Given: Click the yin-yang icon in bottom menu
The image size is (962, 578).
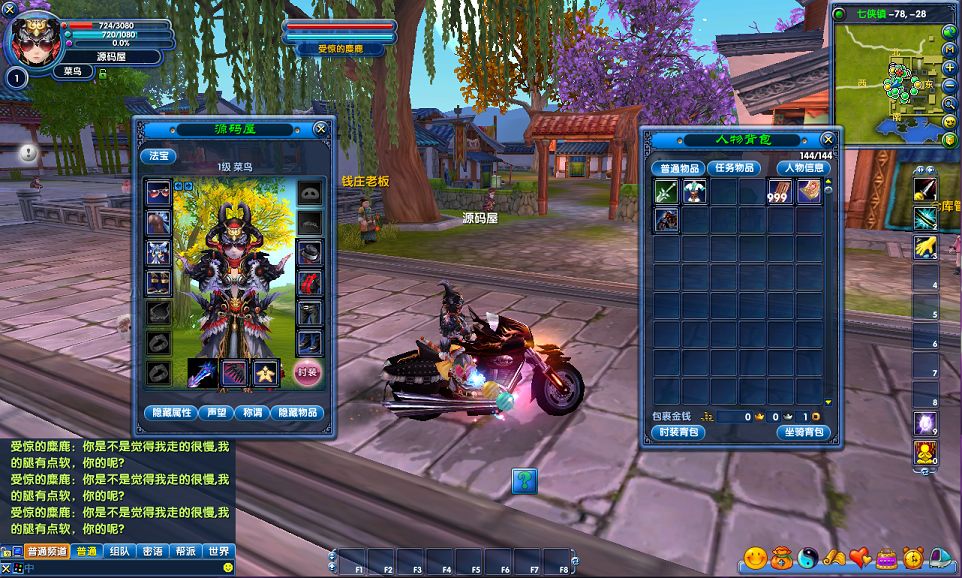Looking at the screenshot, I should click(807, 557).
